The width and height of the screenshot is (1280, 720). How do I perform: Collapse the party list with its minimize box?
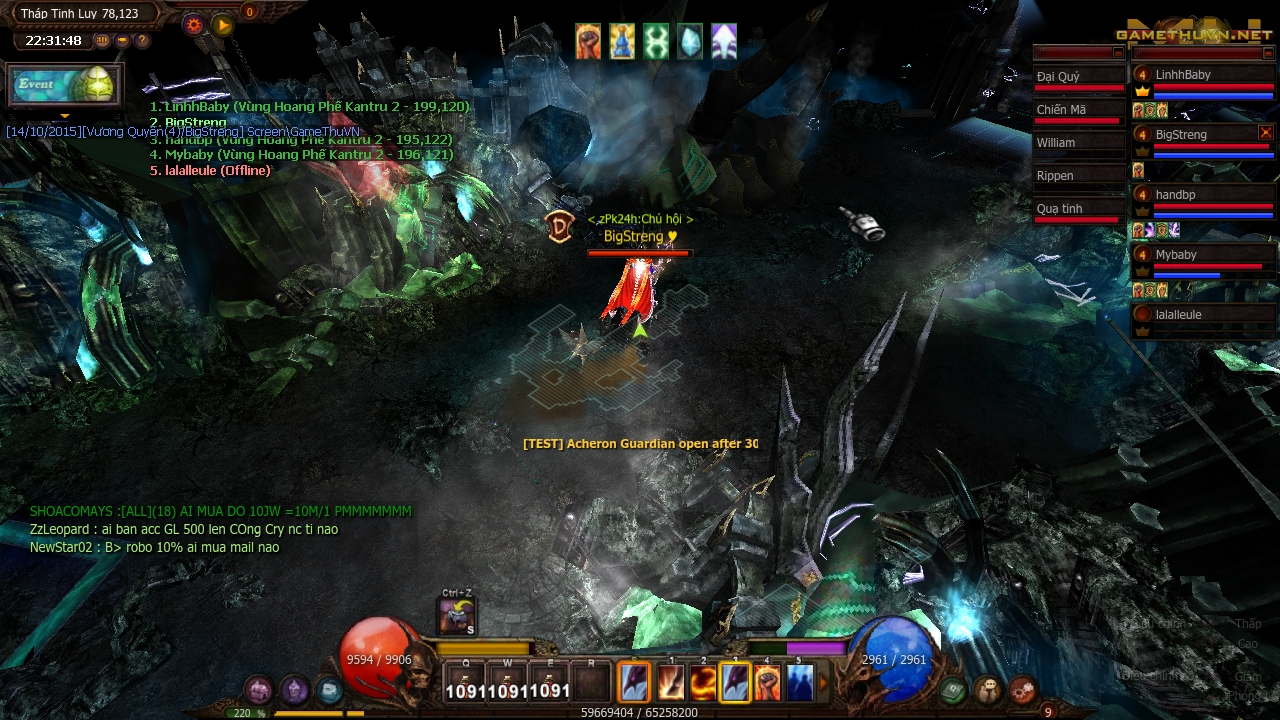pyautogui.click(x=1268, y=53)
